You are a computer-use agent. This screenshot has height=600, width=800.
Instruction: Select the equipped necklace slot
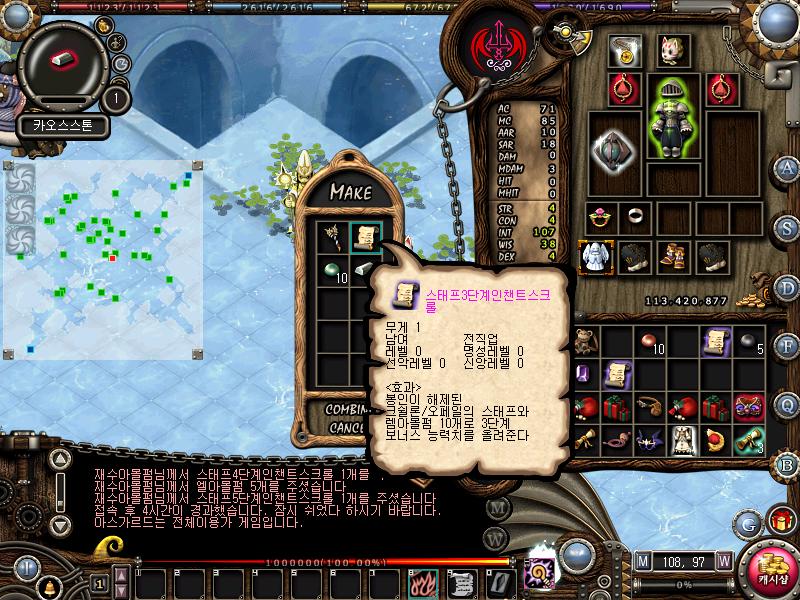pyautogui.click(x=627, y=50)
